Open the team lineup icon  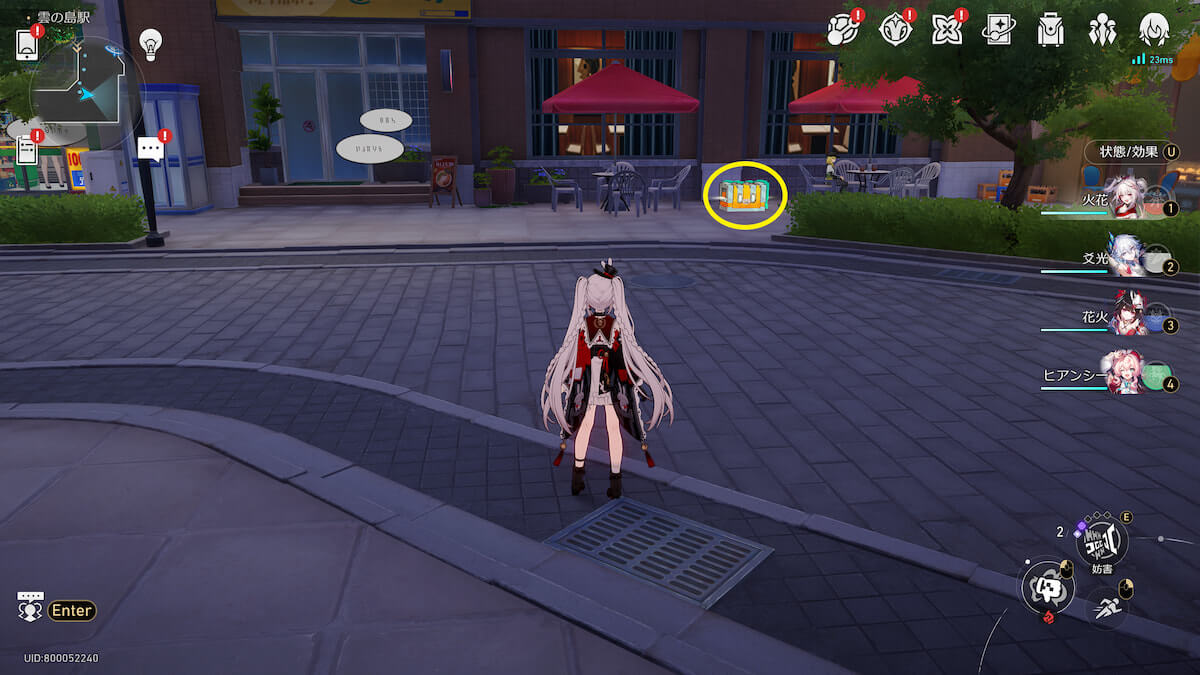(x=1102, y=30)
